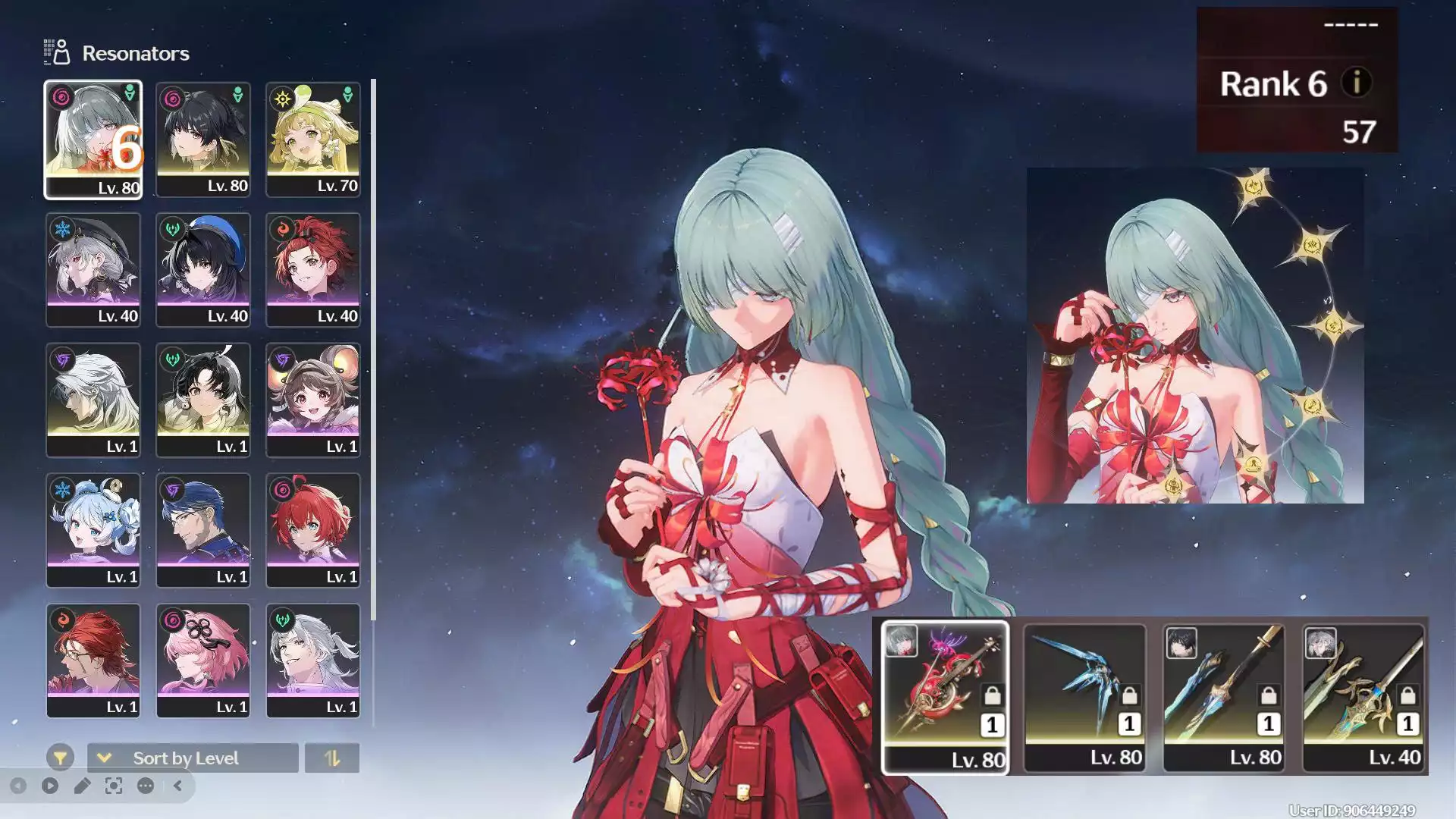Viewport: 1456px width, 819px height.
Task: Select the brown-haired resonator with round ears
Action: point(312,400)
